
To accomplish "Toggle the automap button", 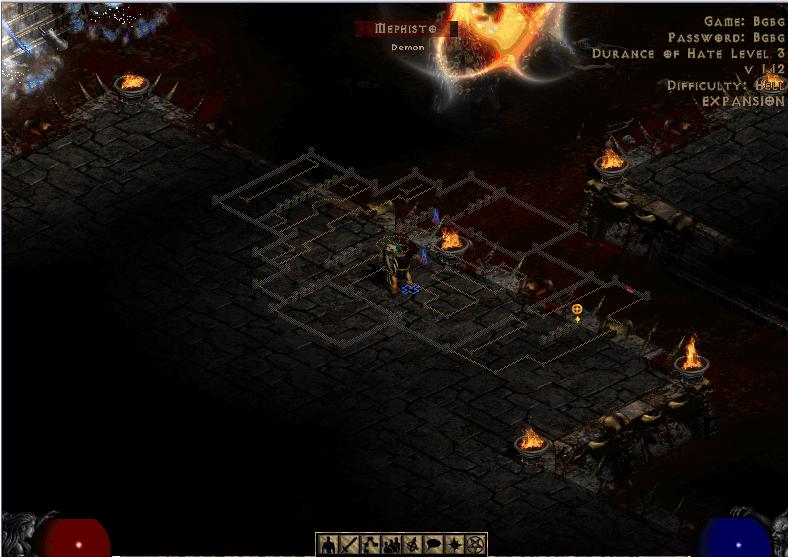I will (x=412, y=545).
